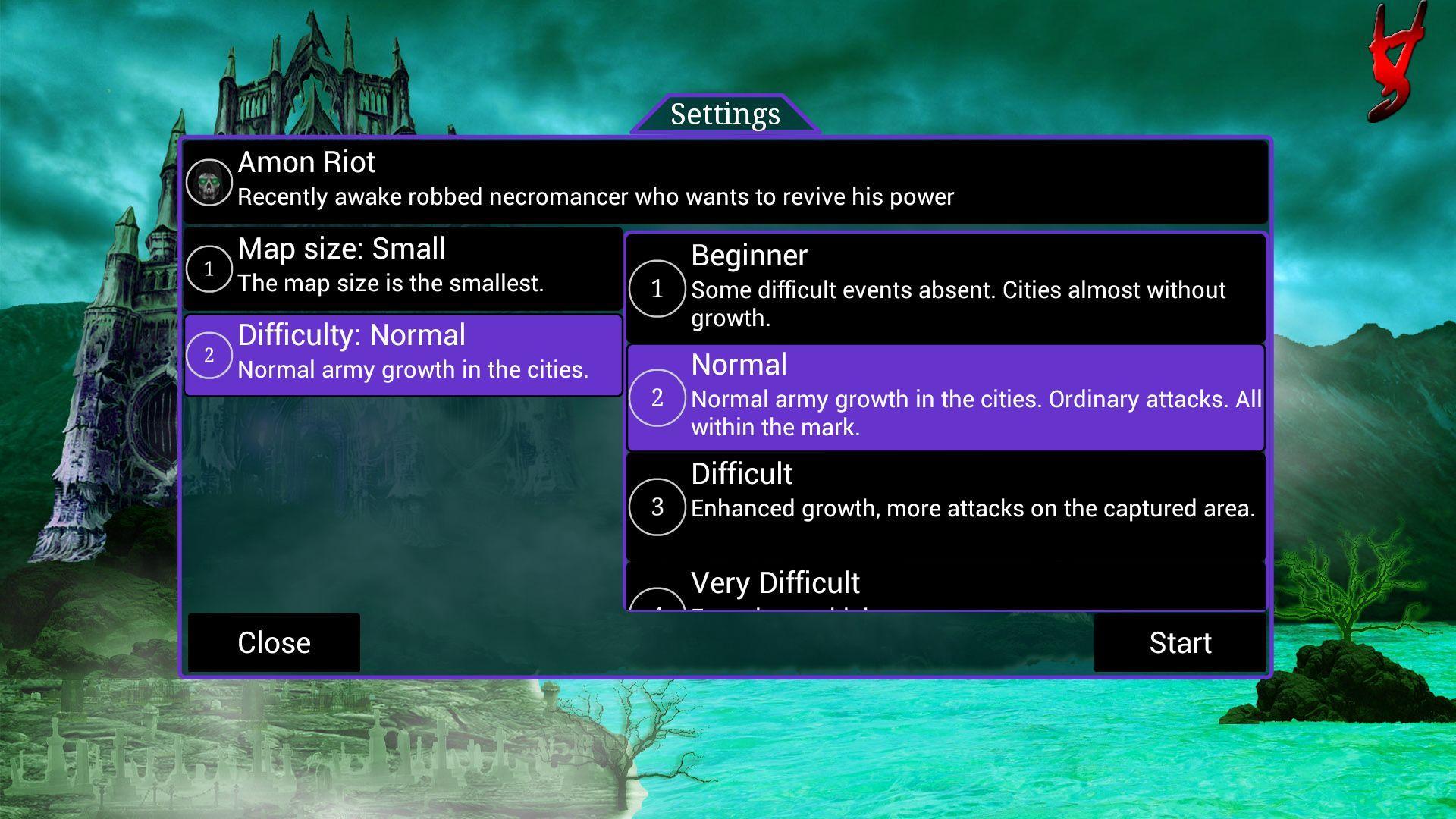Click the circled 1 beside Beginner

tap(658, 289)
